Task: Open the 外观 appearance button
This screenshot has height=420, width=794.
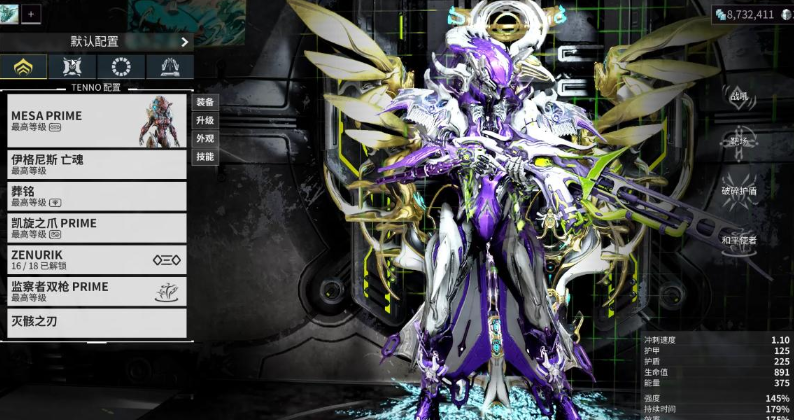Action: pos(205,138)
